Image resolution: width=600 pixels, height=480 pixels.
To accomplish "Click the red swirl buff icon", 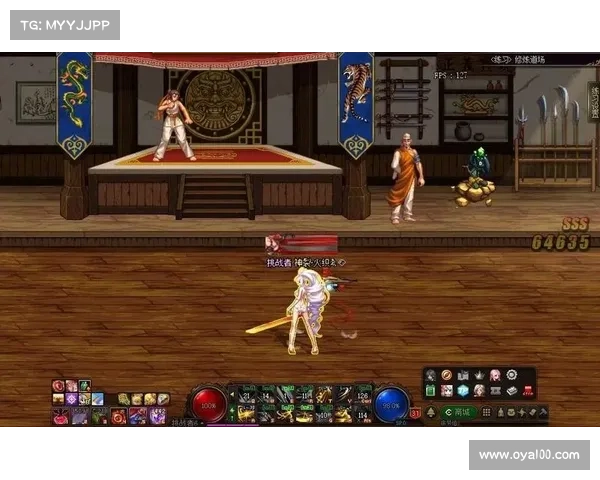I will point(58,385).
